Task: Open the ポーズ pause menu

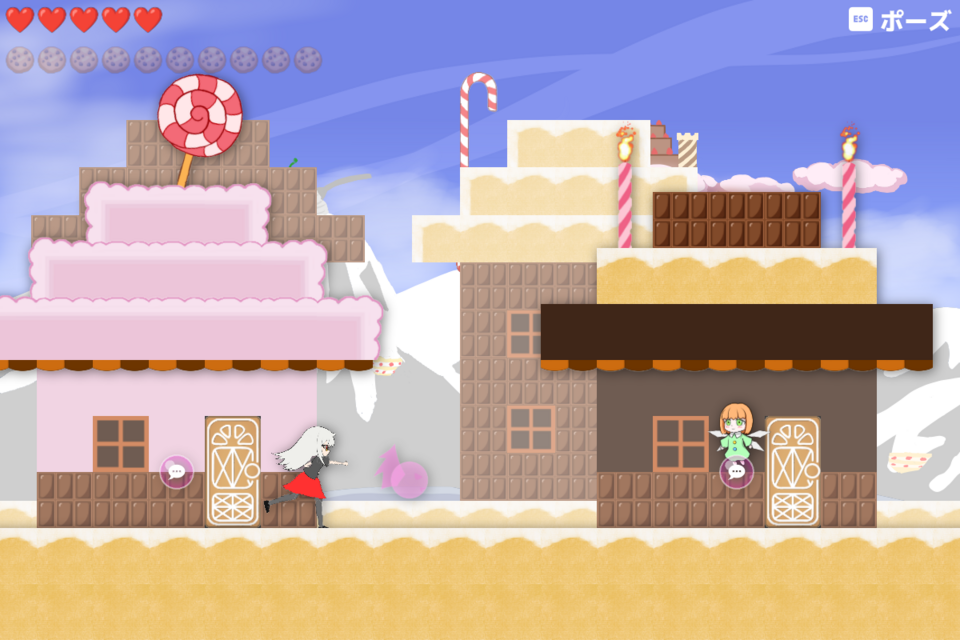Action: coord(900,20)
